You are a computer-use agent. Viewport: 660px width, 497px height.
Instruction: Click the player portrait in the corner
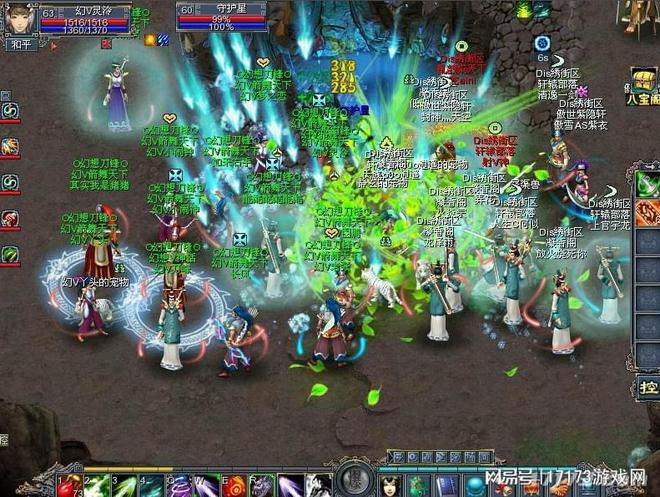(x=19, y=18)
